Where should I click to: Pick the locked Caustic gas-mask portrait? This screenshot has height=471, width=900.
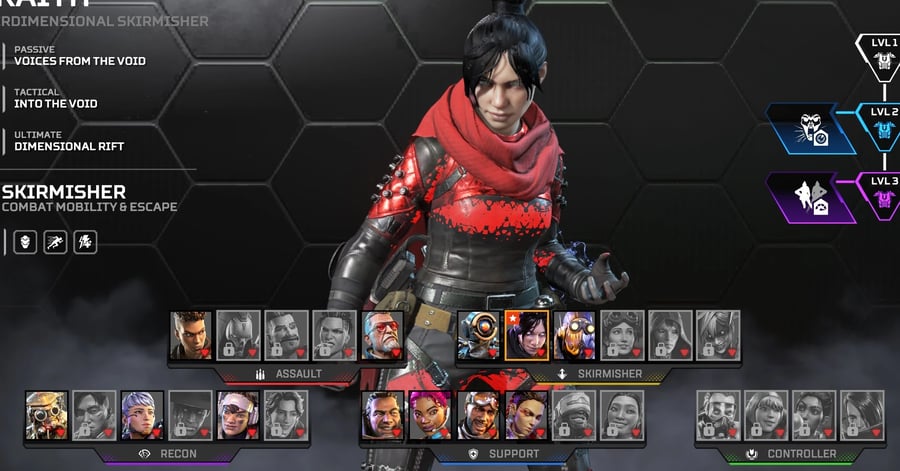[717, 415]
